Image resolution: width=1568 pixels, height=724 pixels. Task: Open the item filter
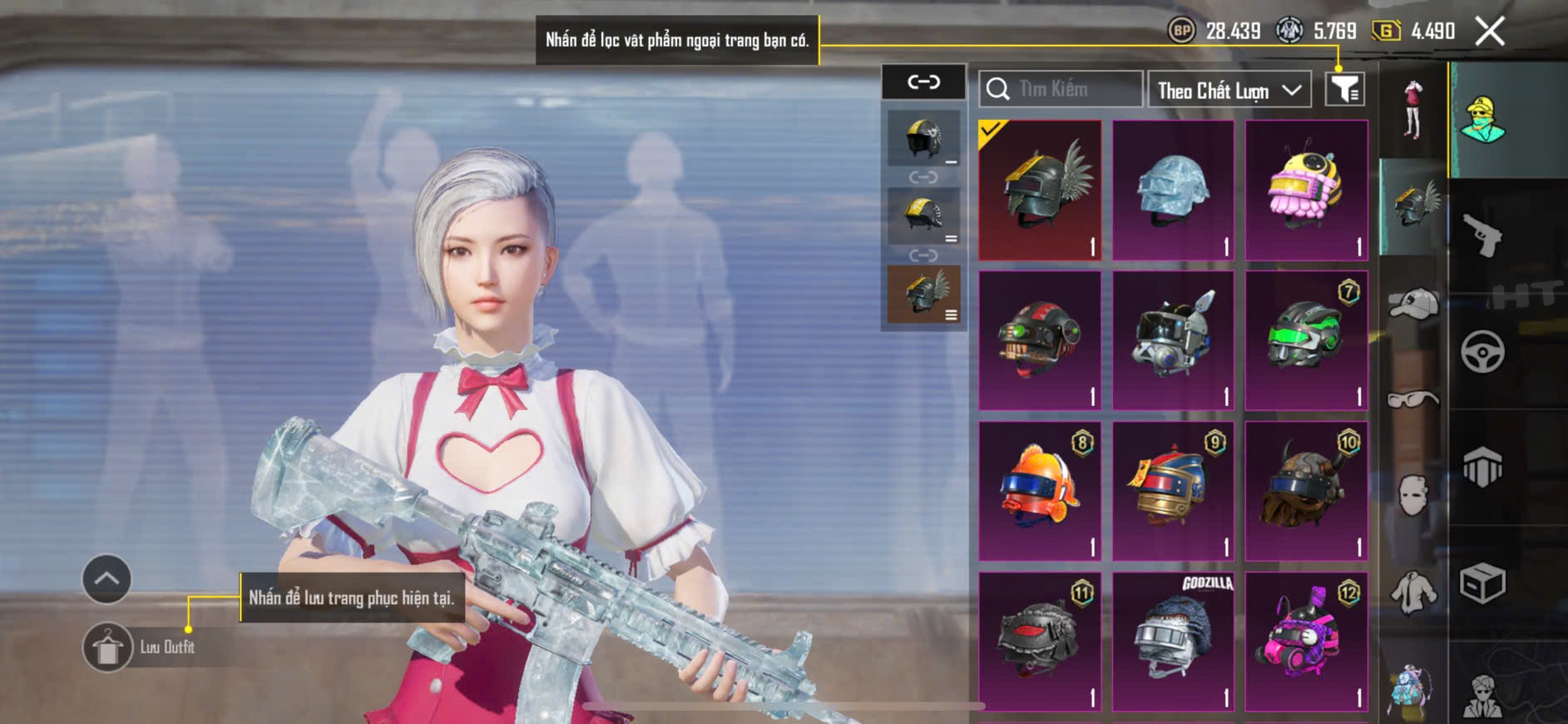point(1344,89)
